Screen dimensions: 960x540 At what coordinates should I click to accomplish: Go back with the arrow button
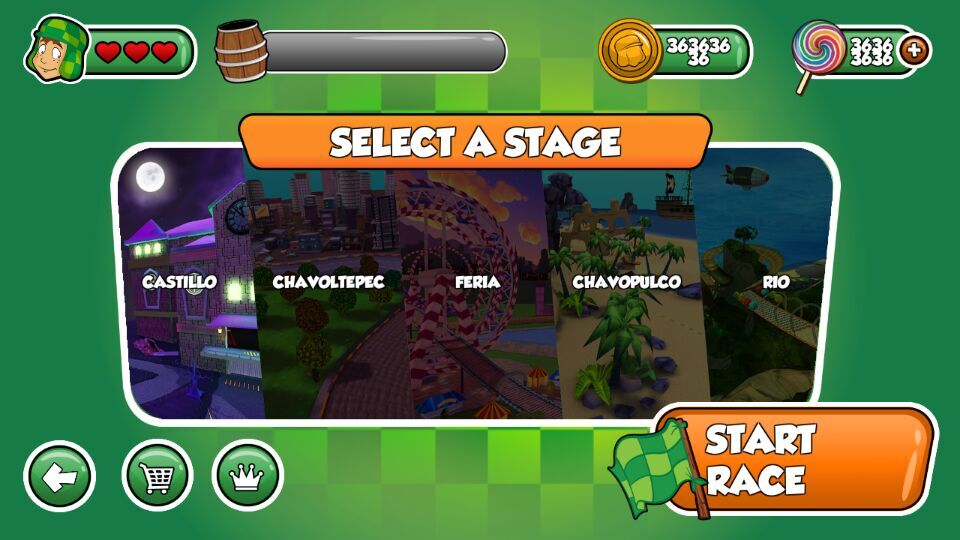pos(60,476)
